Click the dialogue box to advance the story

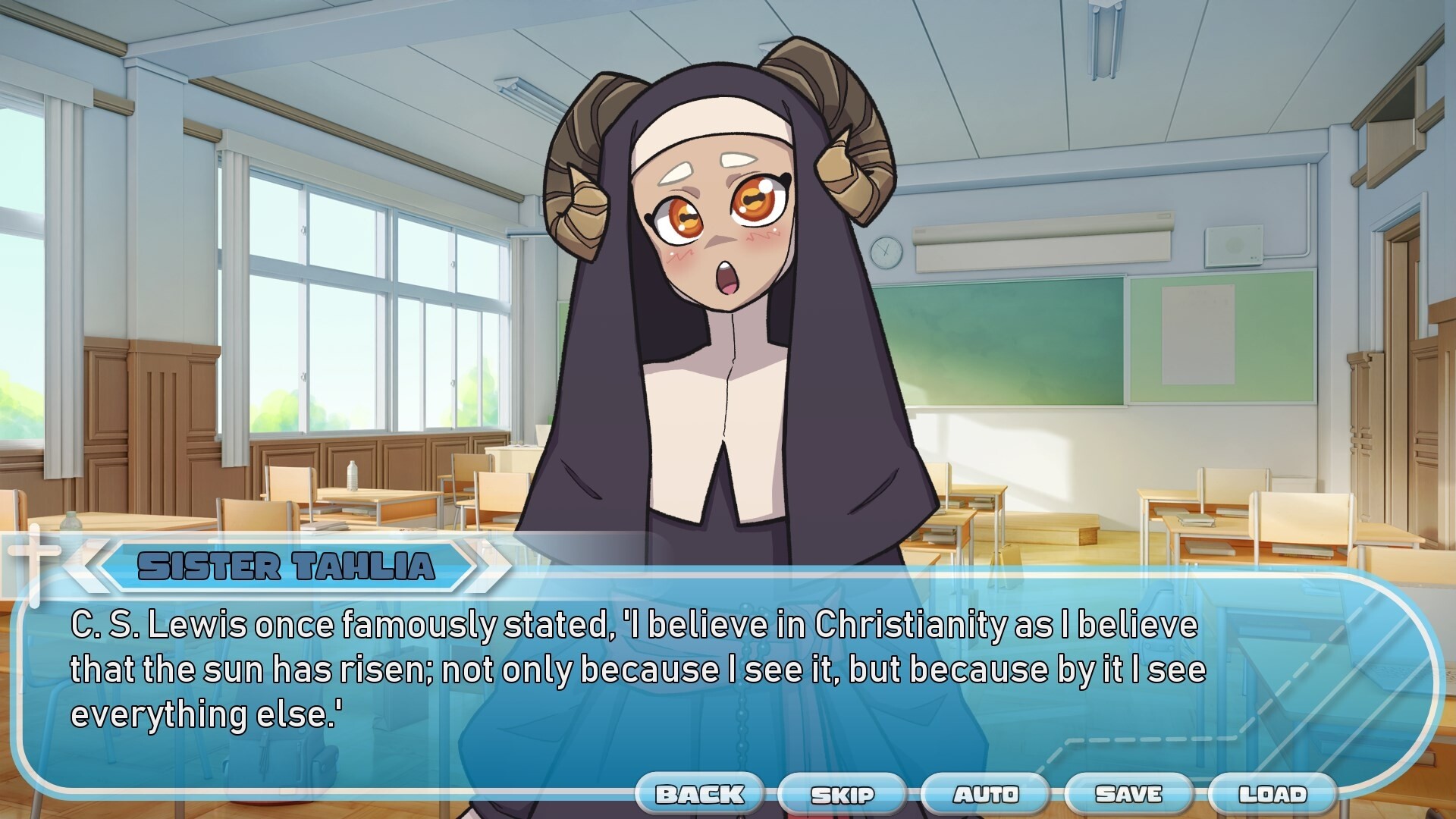click(x=728, y=675)
